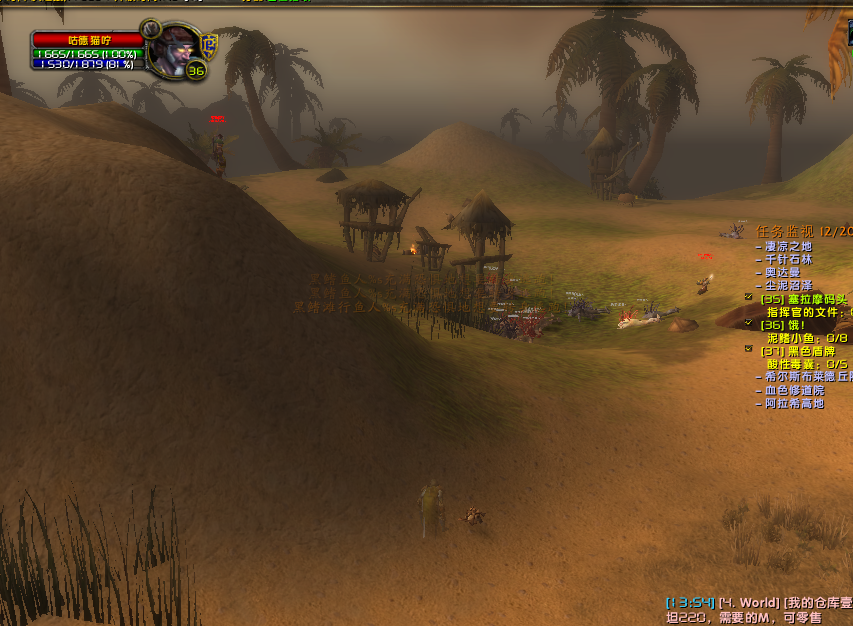Expand the 阿拉希高地 zone entry
853x626 pixels.
point(794,403)
